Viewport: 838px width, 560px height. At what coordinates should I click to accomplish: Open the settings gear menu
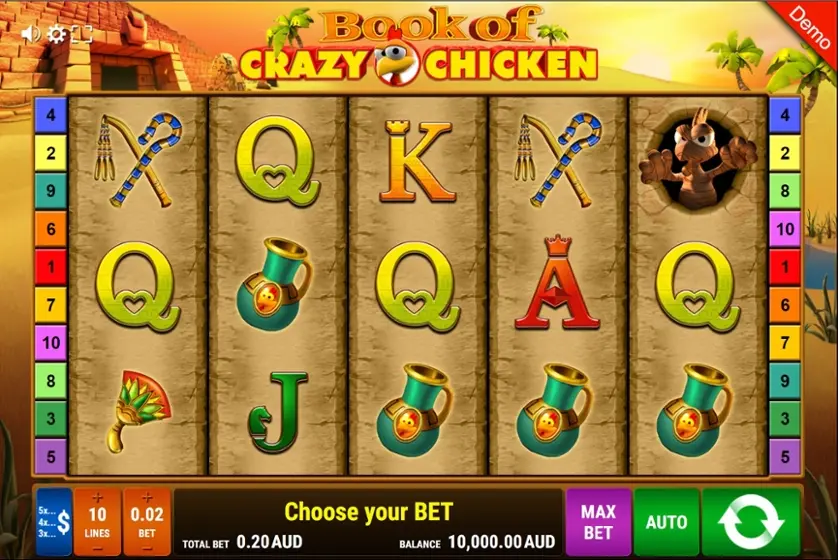56,34
